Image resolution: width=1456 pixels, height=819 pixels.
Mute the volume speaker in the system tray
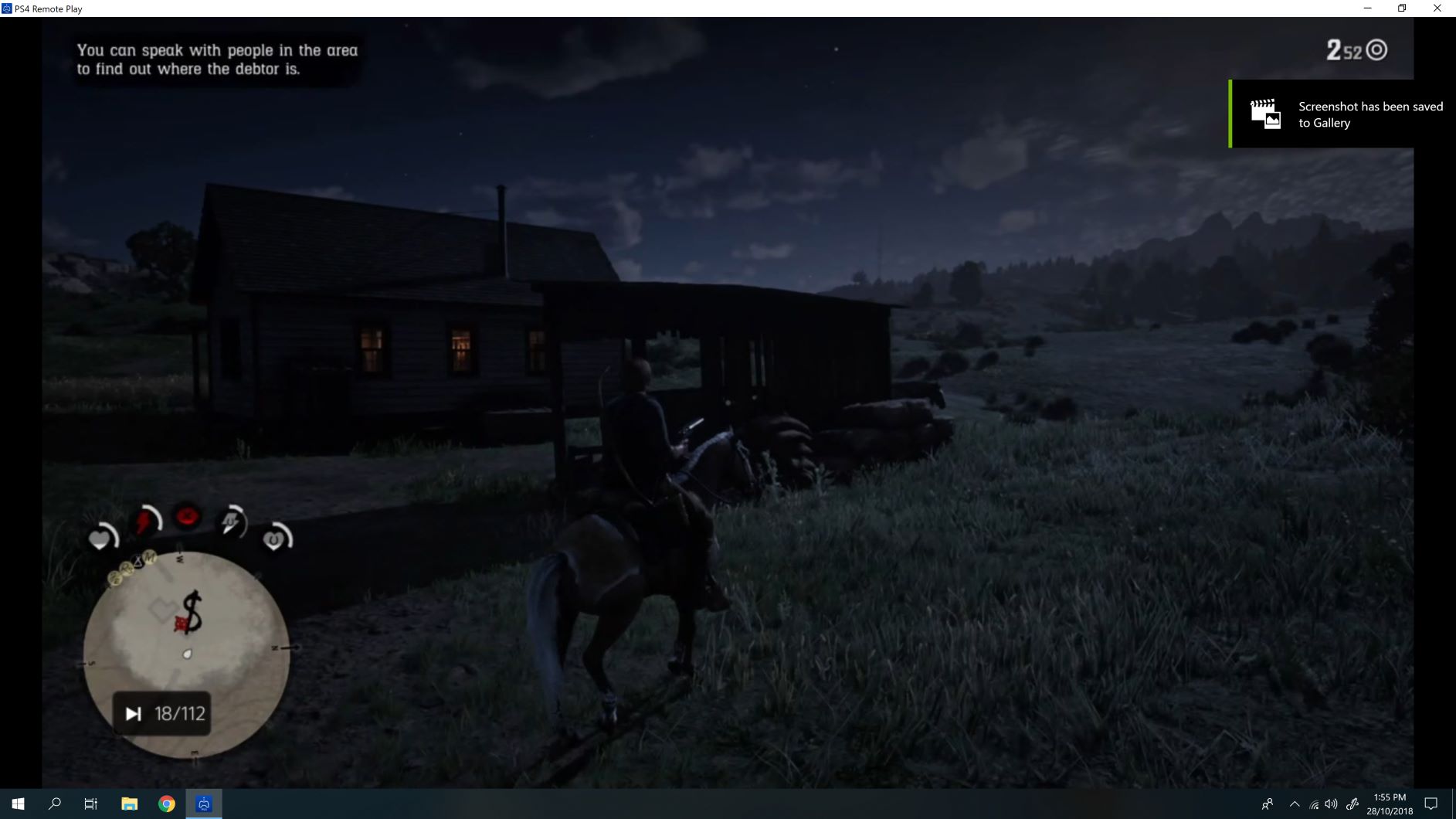tap(1330, 804)
